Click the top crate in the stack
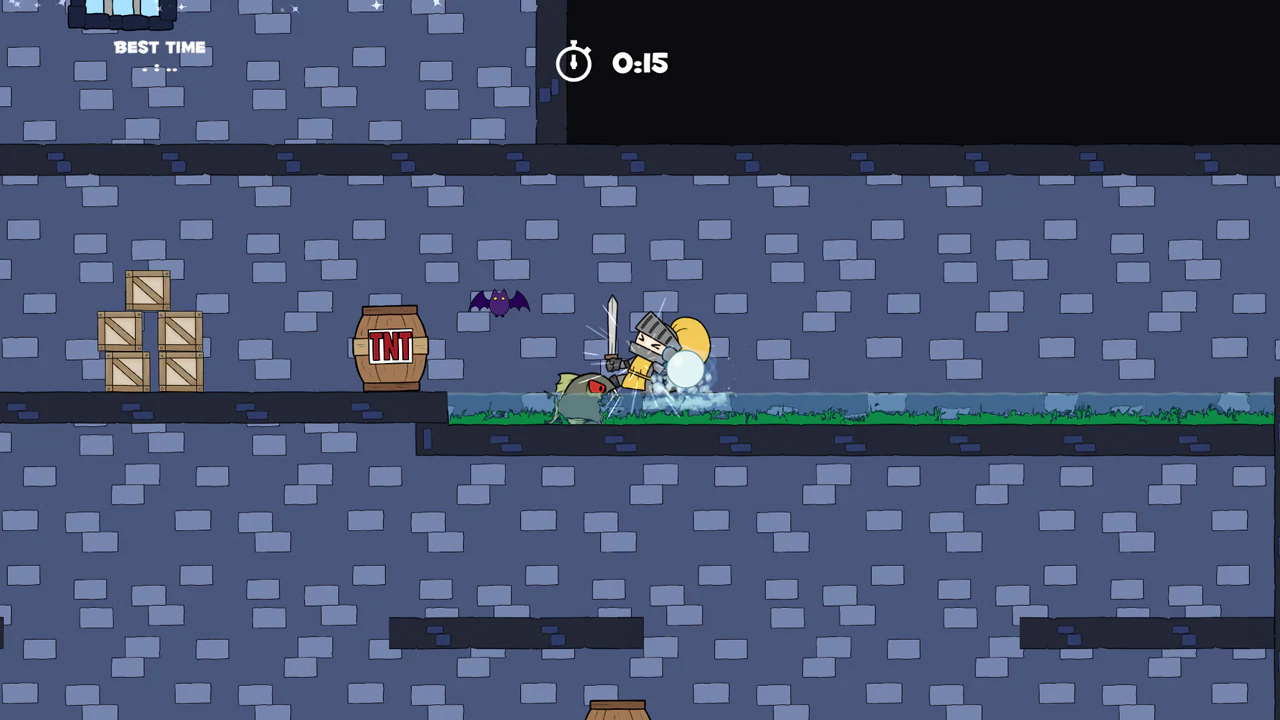 pos(148,289)
